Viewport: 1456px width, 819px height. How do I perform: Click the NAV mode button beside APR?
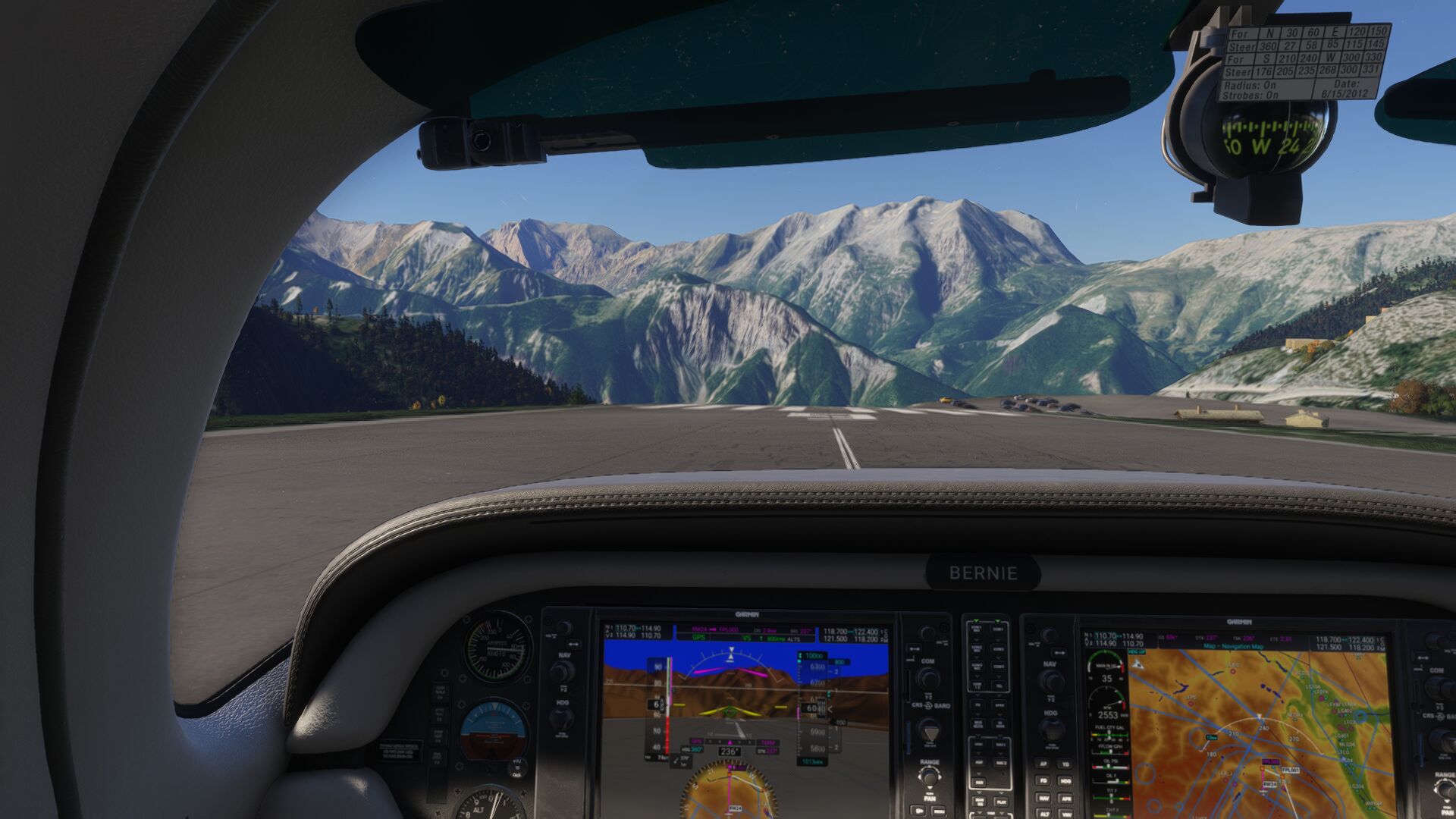point(1043,798)
